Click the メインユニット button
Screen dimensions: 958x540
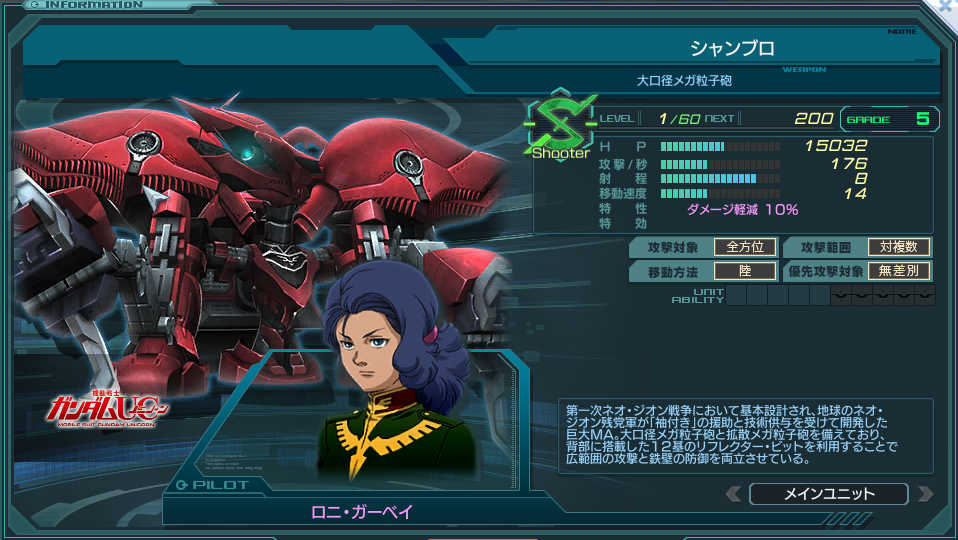tap(828, 494)
